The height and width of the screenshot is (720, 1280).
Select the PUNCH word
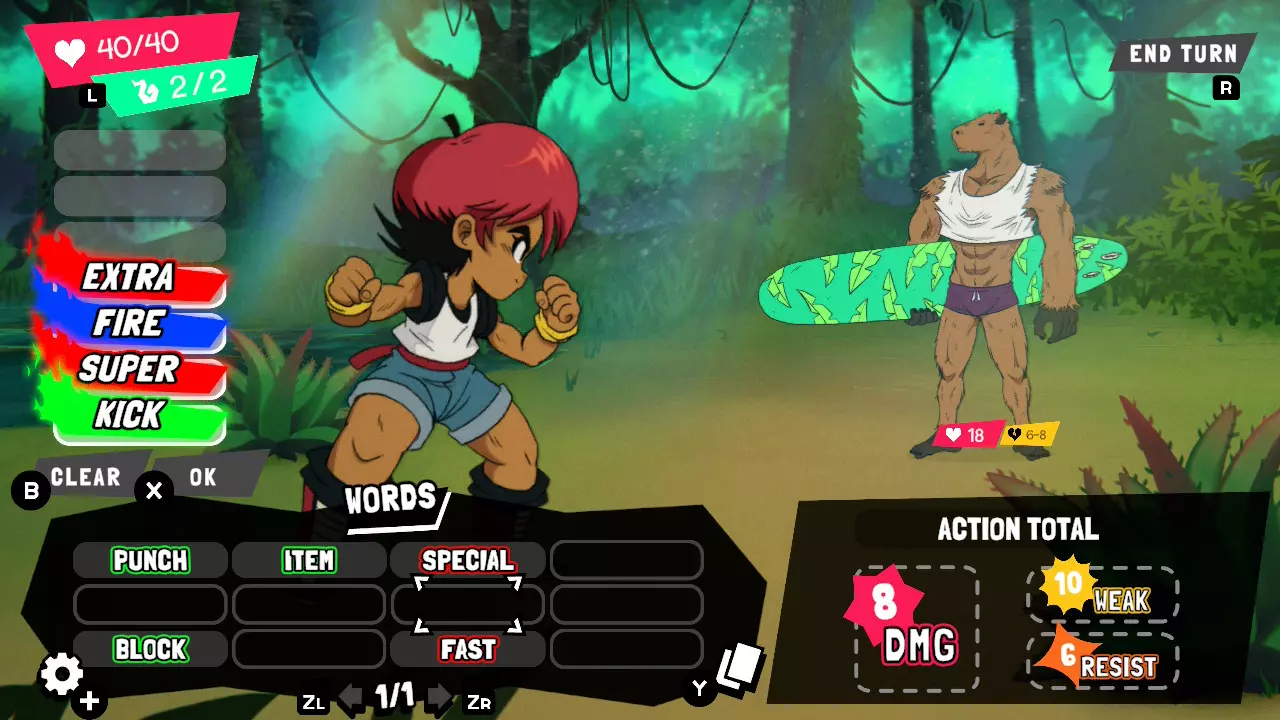pos(150,560)
